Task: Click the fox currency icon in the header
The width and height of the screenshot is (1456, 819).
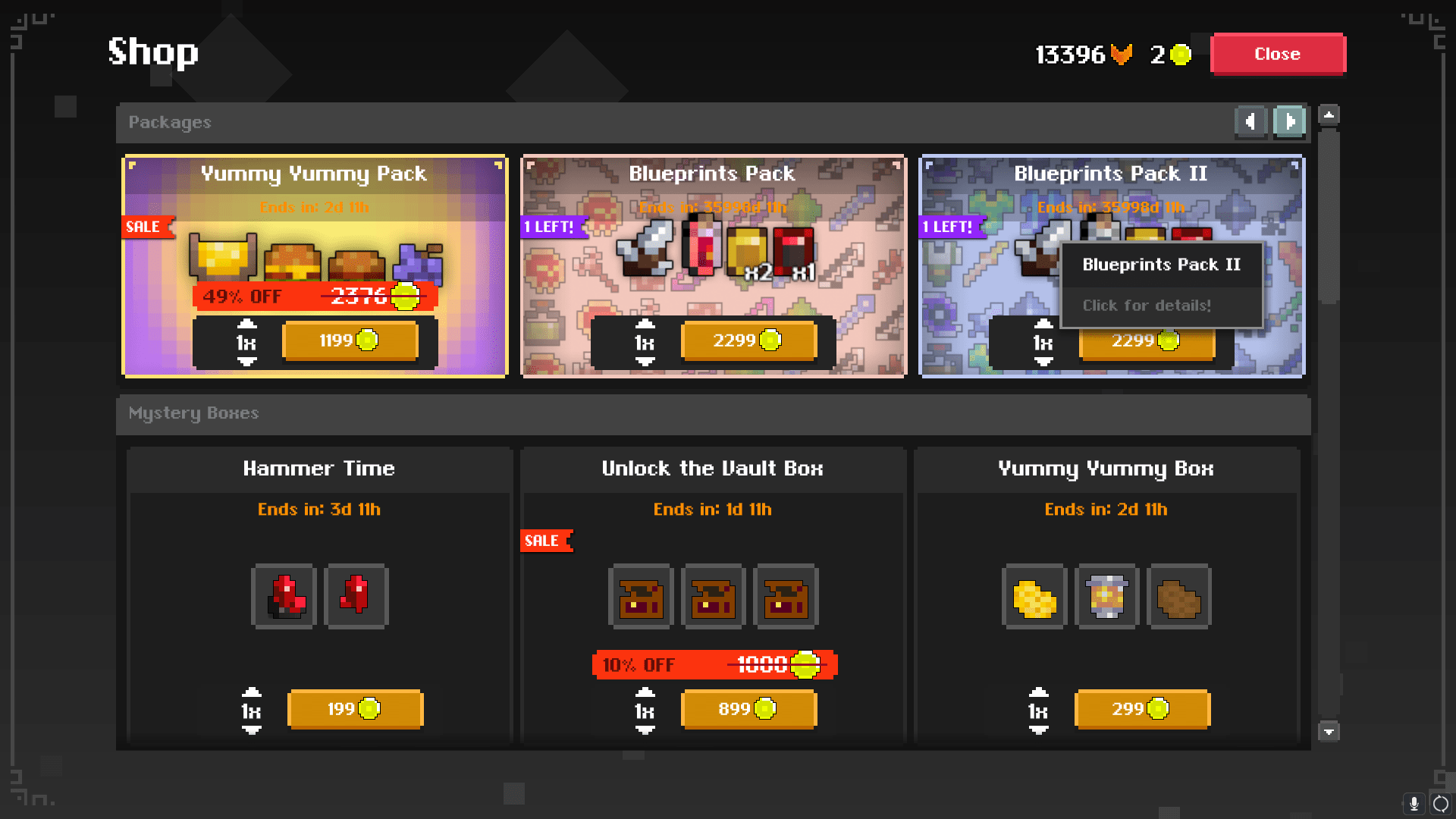Action: [x=1120, y=54]
